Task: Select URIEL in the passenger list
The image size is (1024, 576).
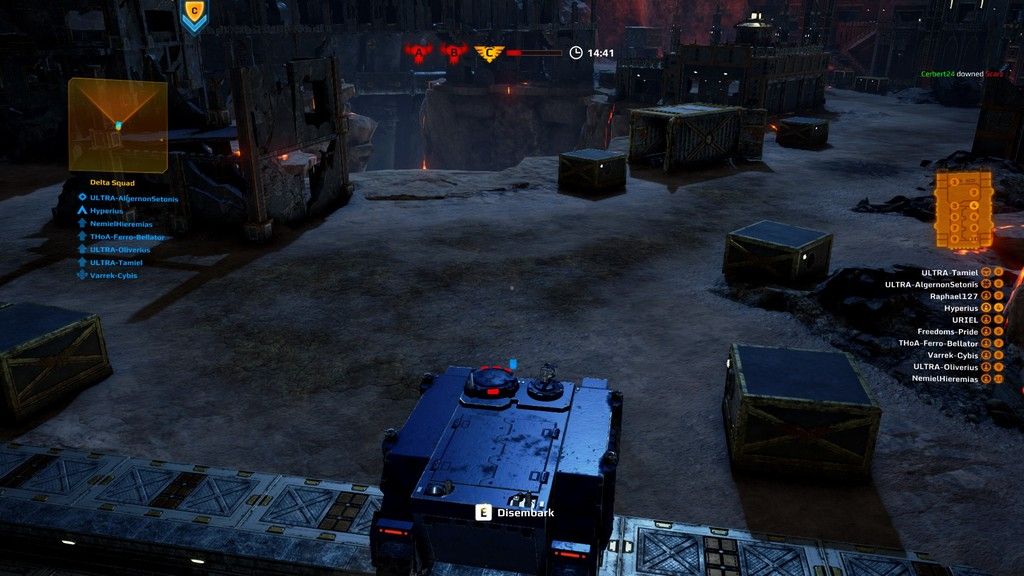Action: click(x=964, y=320)
